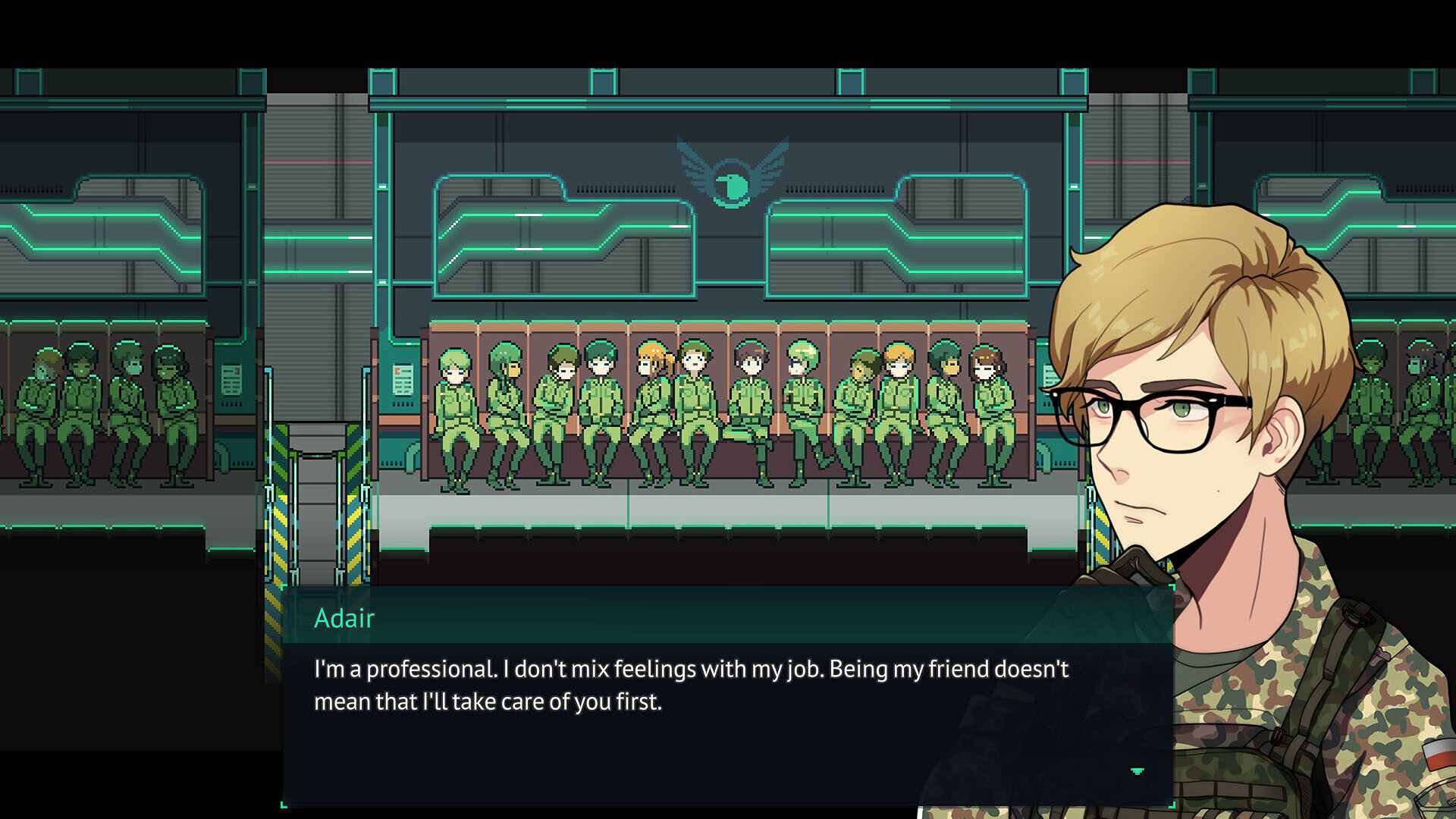Expand the dialogue using the blinking continue arrow
Screen dimensions: 1456x819
coord(1138,770)
